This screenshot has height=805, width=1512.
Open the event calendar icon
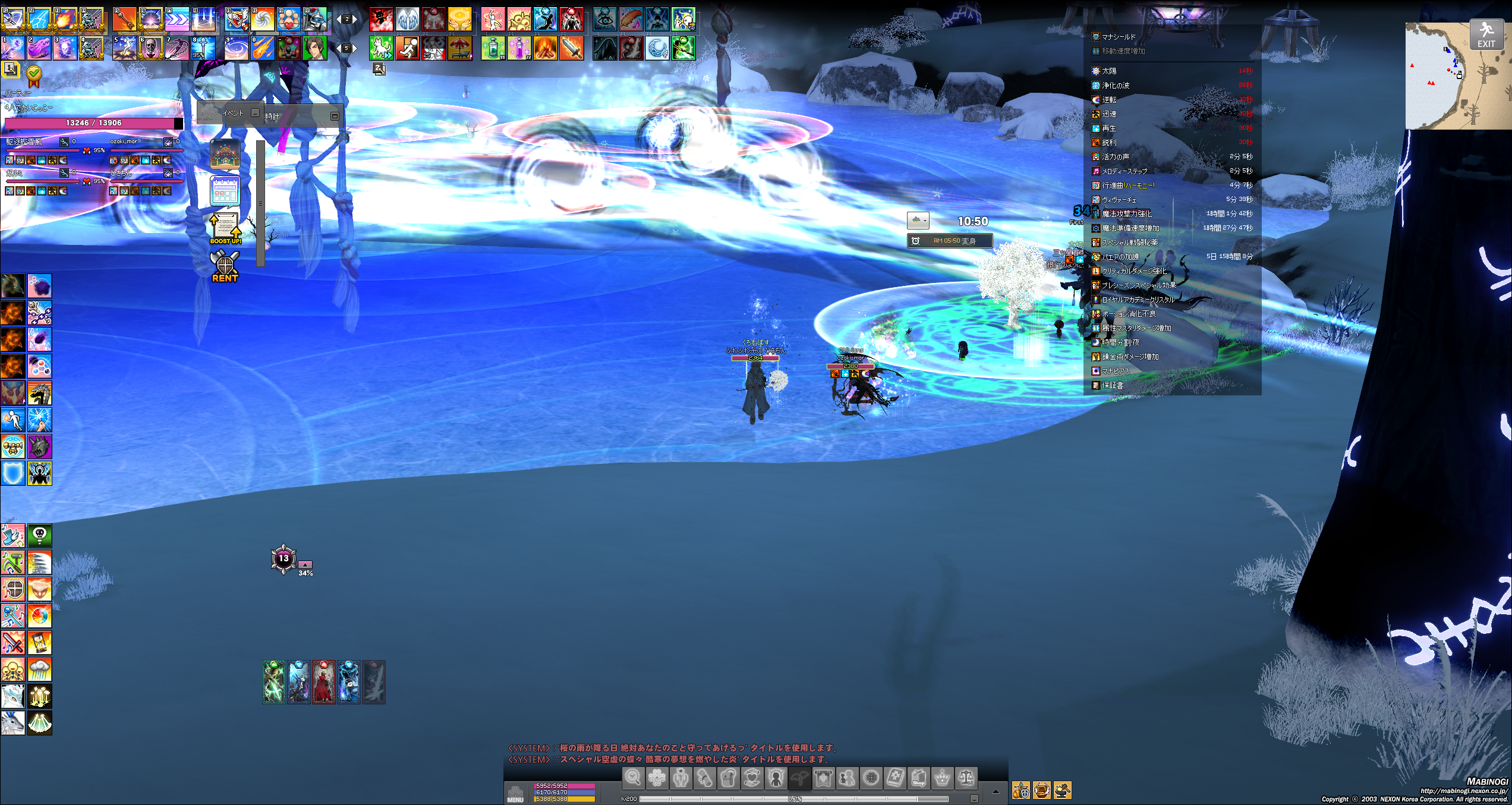(225, 191)
